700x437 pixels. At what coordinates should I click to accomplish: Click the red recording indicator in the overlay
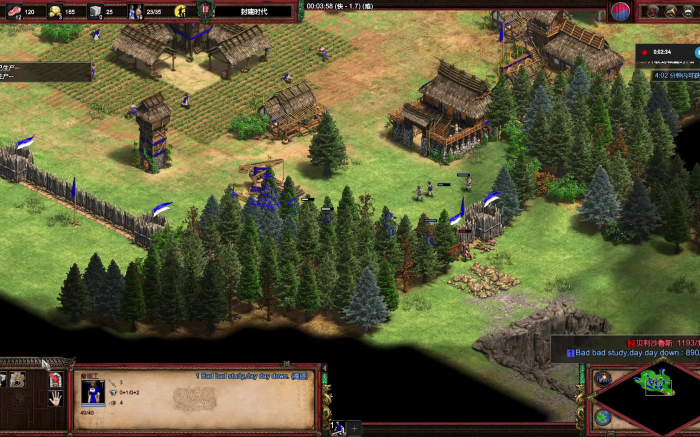tap(646, 50)
